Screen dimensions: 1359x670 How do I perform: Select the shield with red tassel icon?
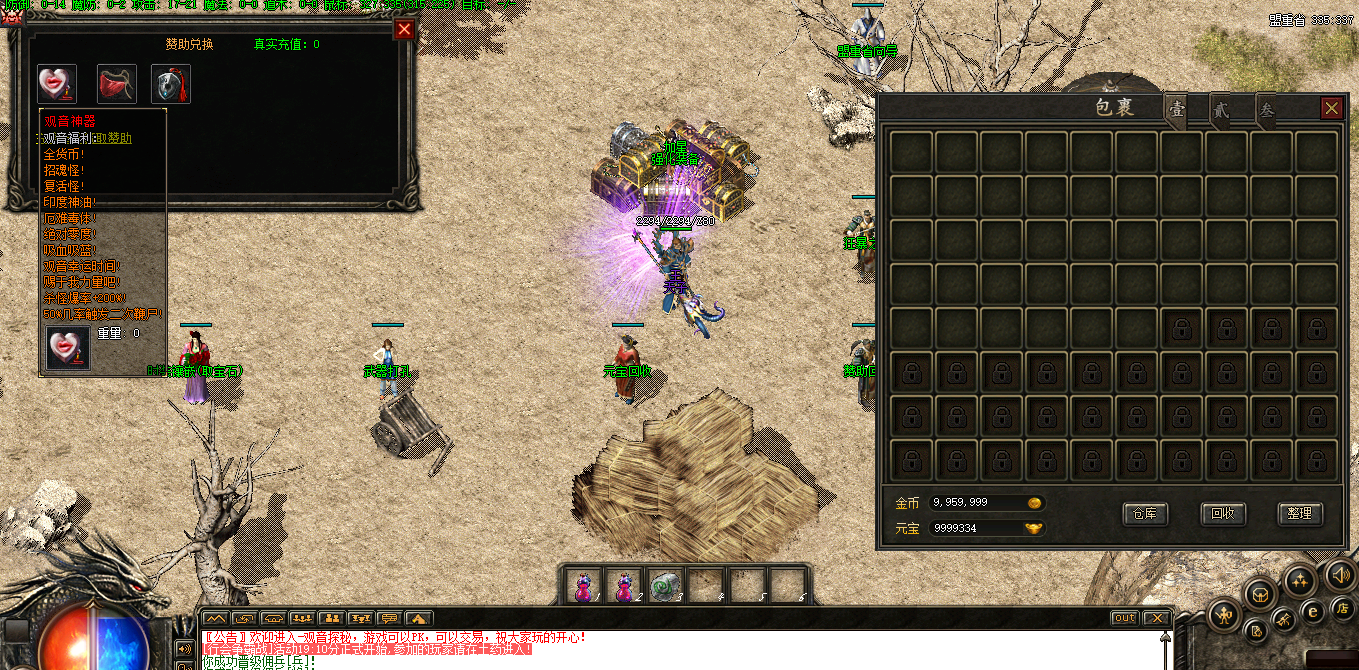[171, 84]
